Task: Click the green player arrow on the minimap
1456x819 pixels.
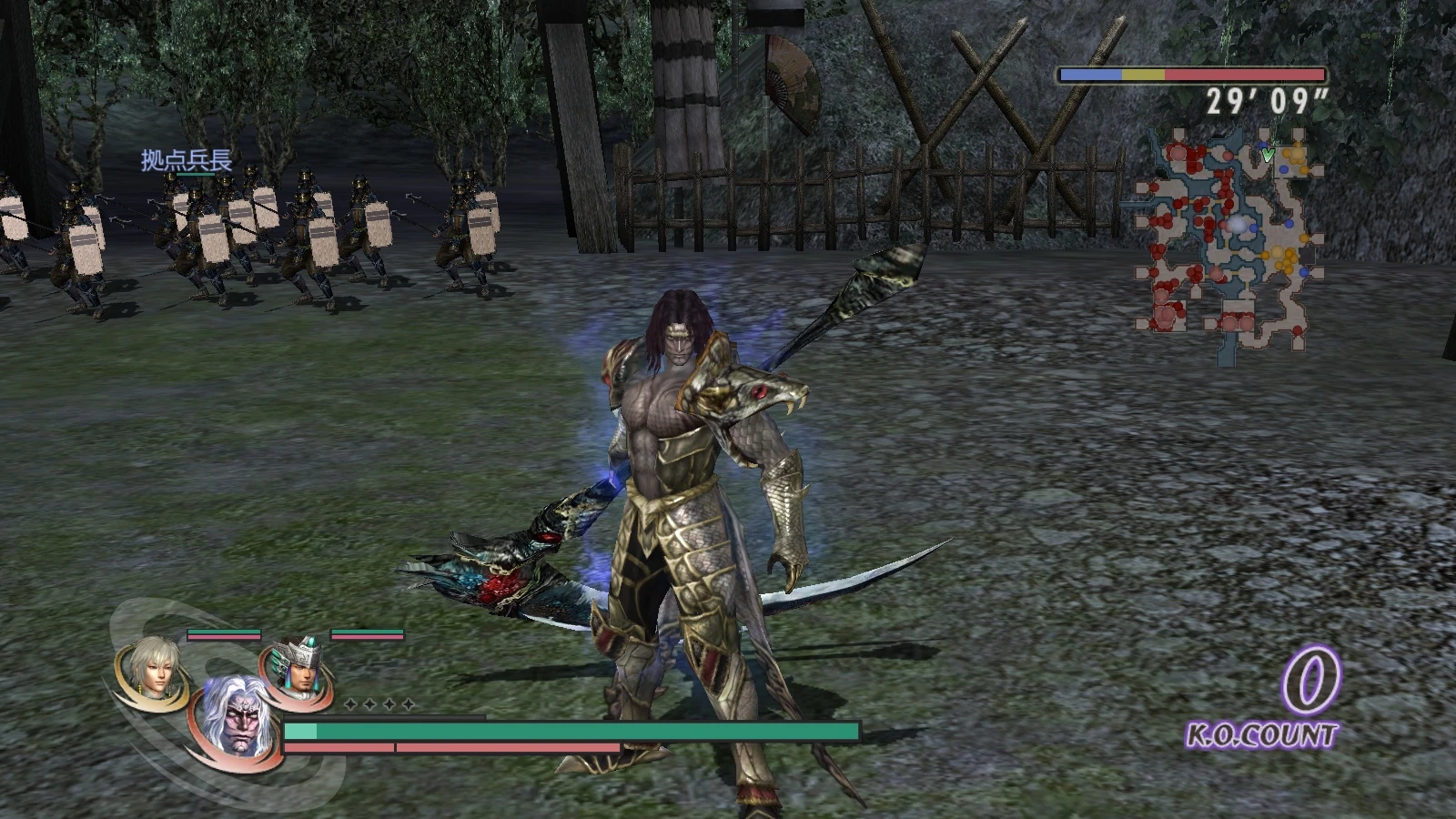Action: coord(1268,154)
